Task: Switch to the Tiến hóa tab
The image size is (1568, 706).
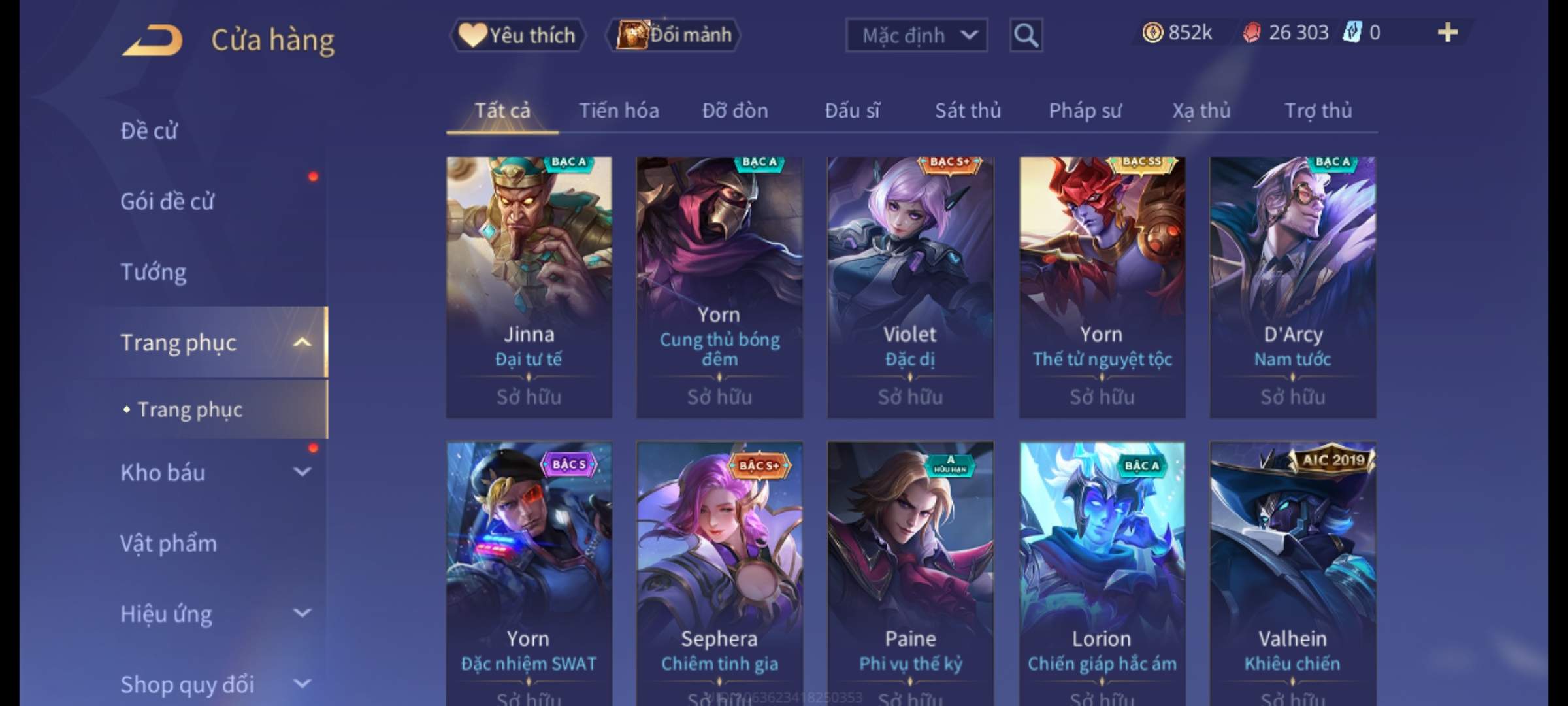Action: (618, 110)
